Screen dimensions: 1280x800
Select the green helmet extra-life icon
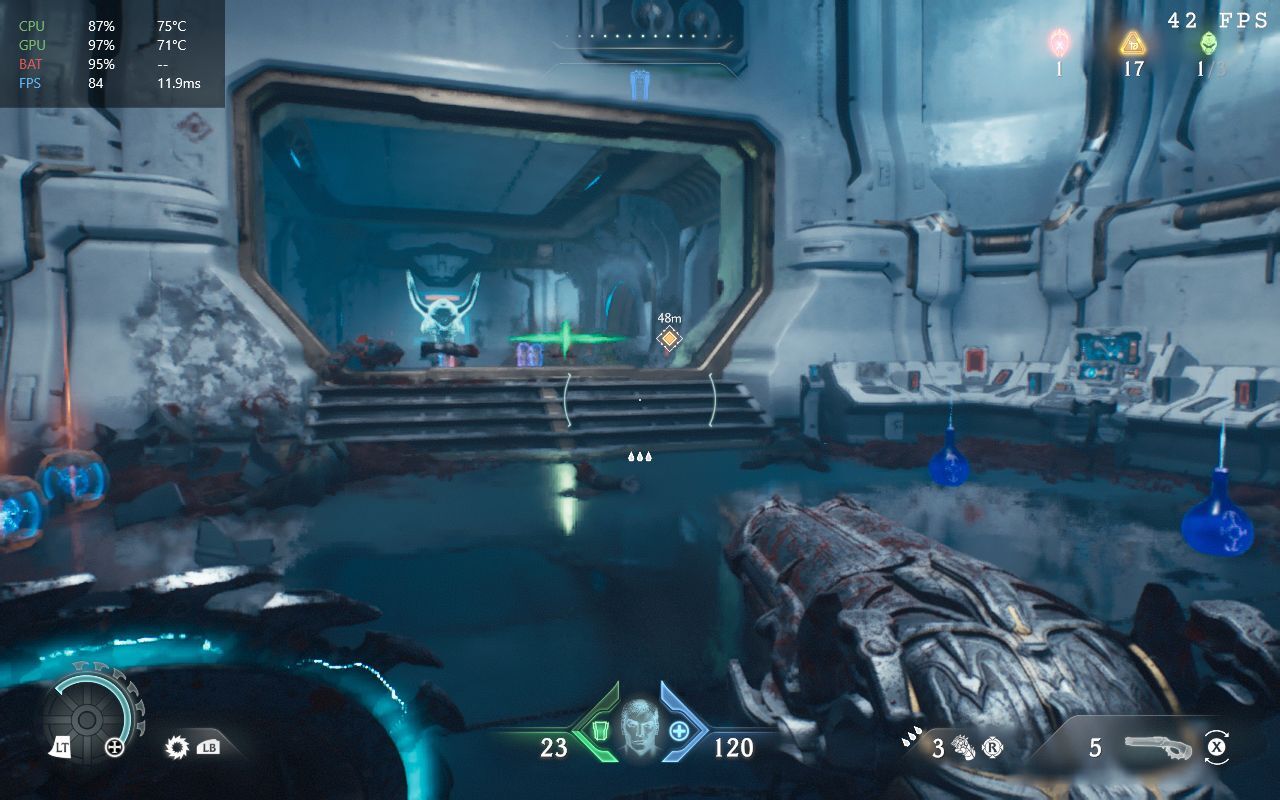[1208, 43]
